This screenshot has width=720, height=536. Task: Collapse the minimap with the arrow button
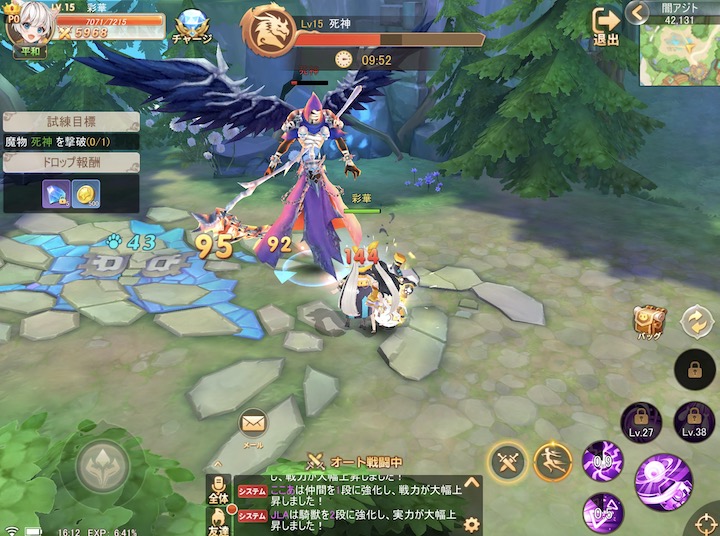636,12
